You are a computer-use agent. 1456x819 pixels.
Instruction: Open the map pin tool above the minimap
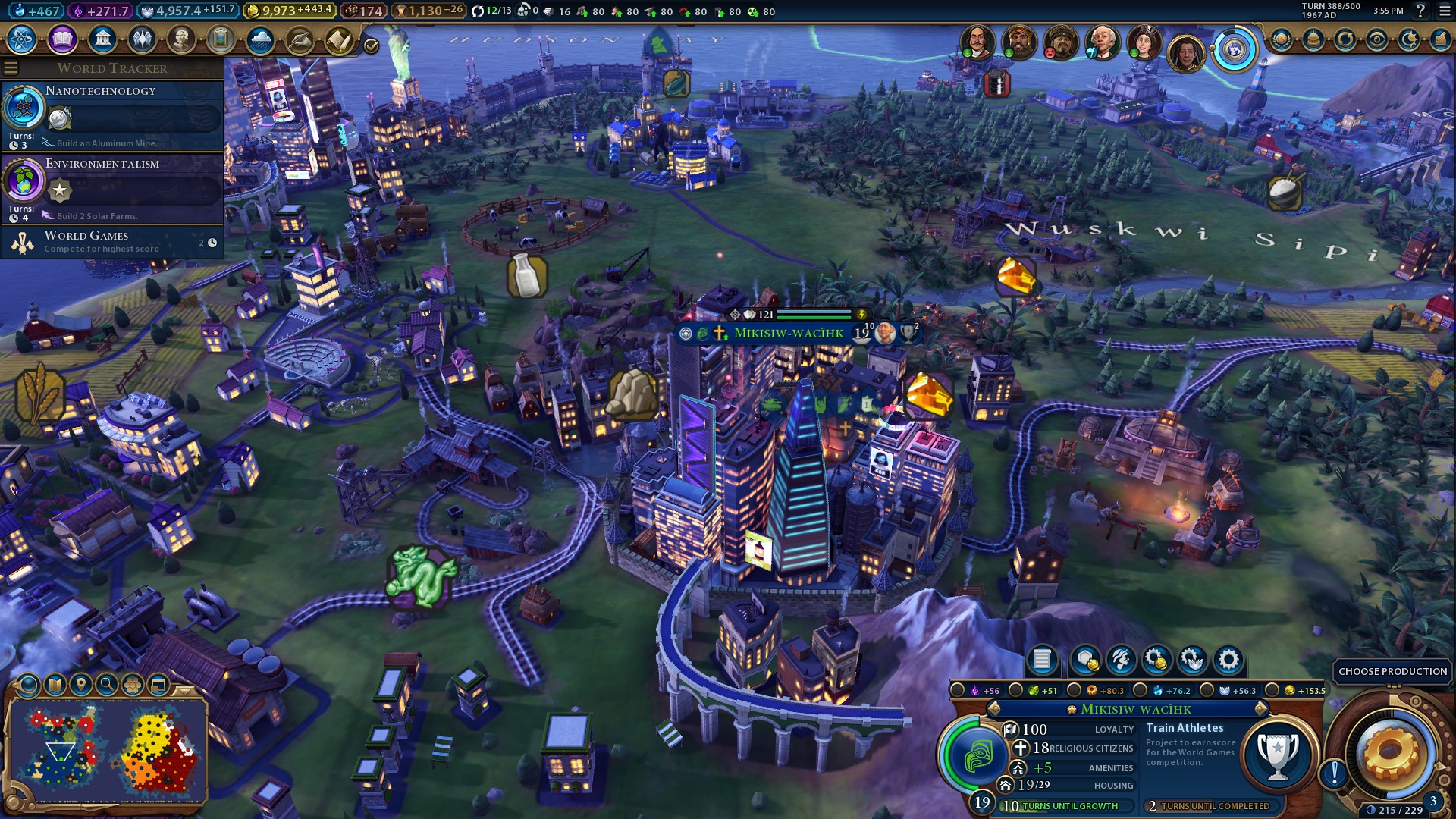[81, 685]
